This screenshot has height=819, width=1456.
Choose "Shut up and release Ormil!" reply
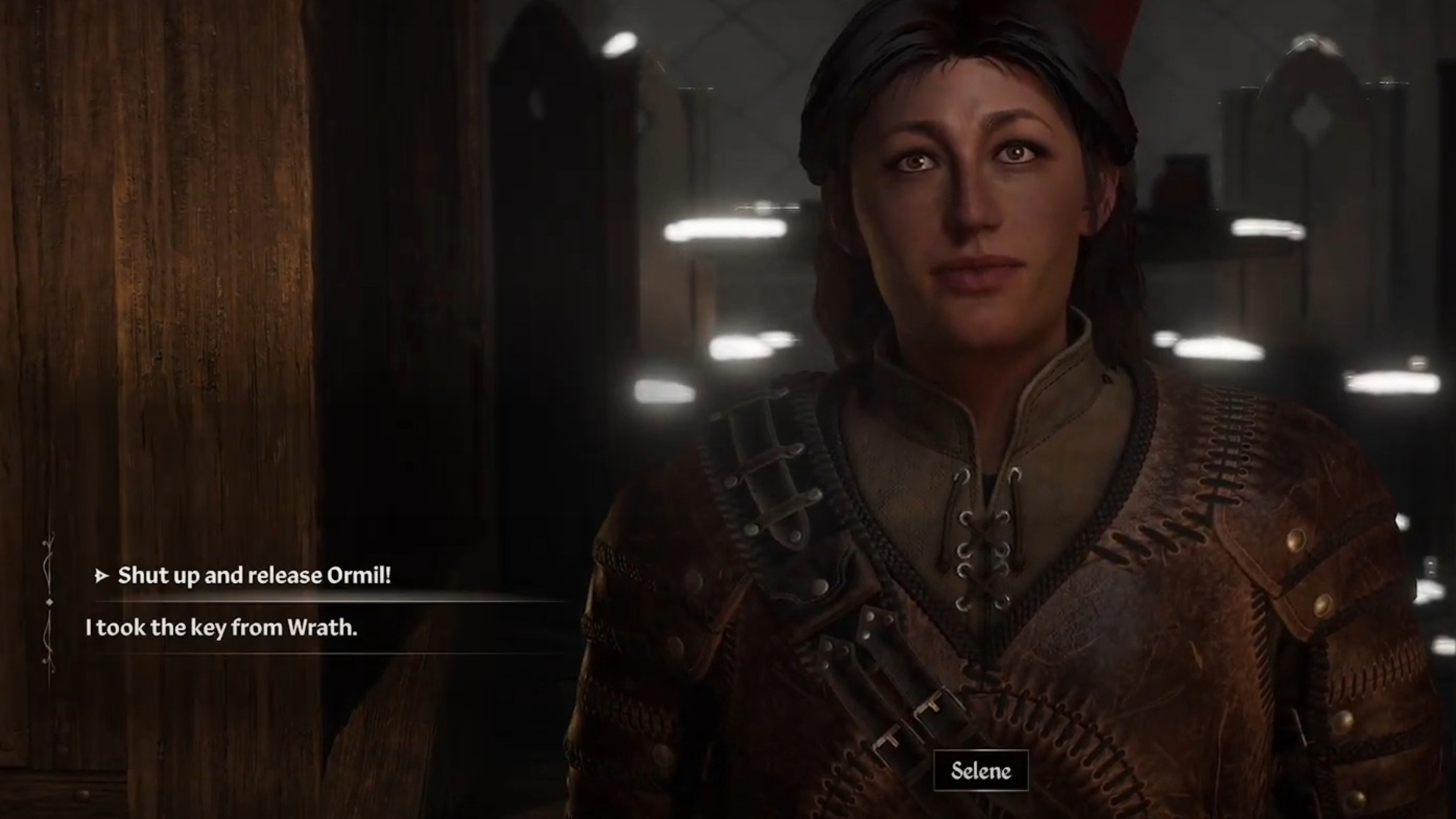click(254, 576)
